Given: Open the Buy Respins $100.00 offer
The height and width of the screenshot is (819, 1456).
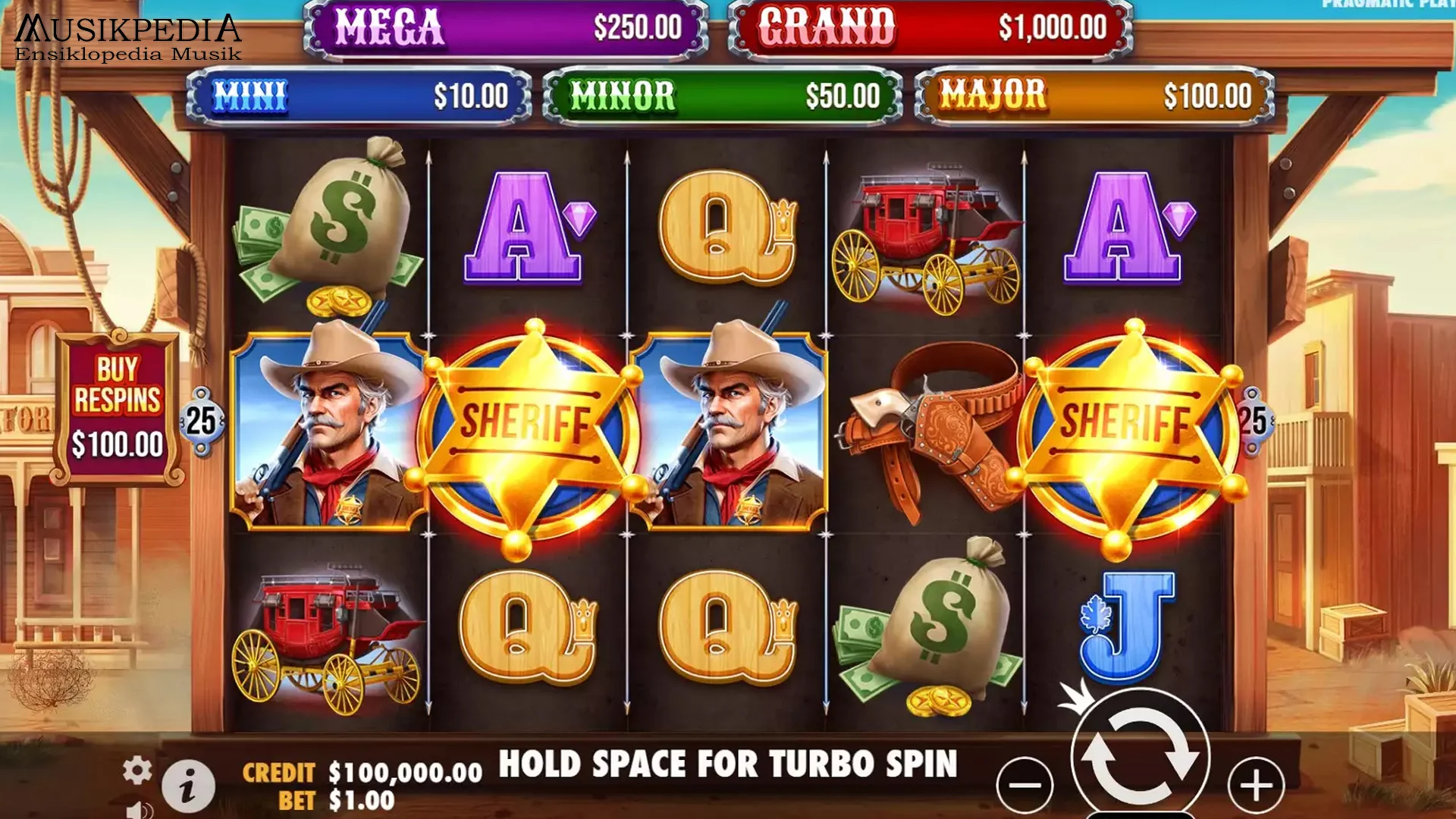Looking at the screenshot, I should pyautogui.click(x=118, y=409).
